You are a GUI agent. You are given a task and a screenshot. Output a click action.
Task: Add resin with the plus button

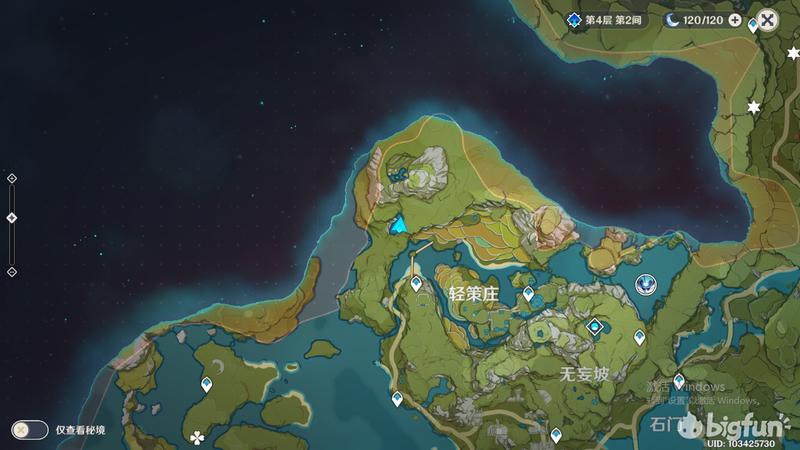tap(735, 20)
